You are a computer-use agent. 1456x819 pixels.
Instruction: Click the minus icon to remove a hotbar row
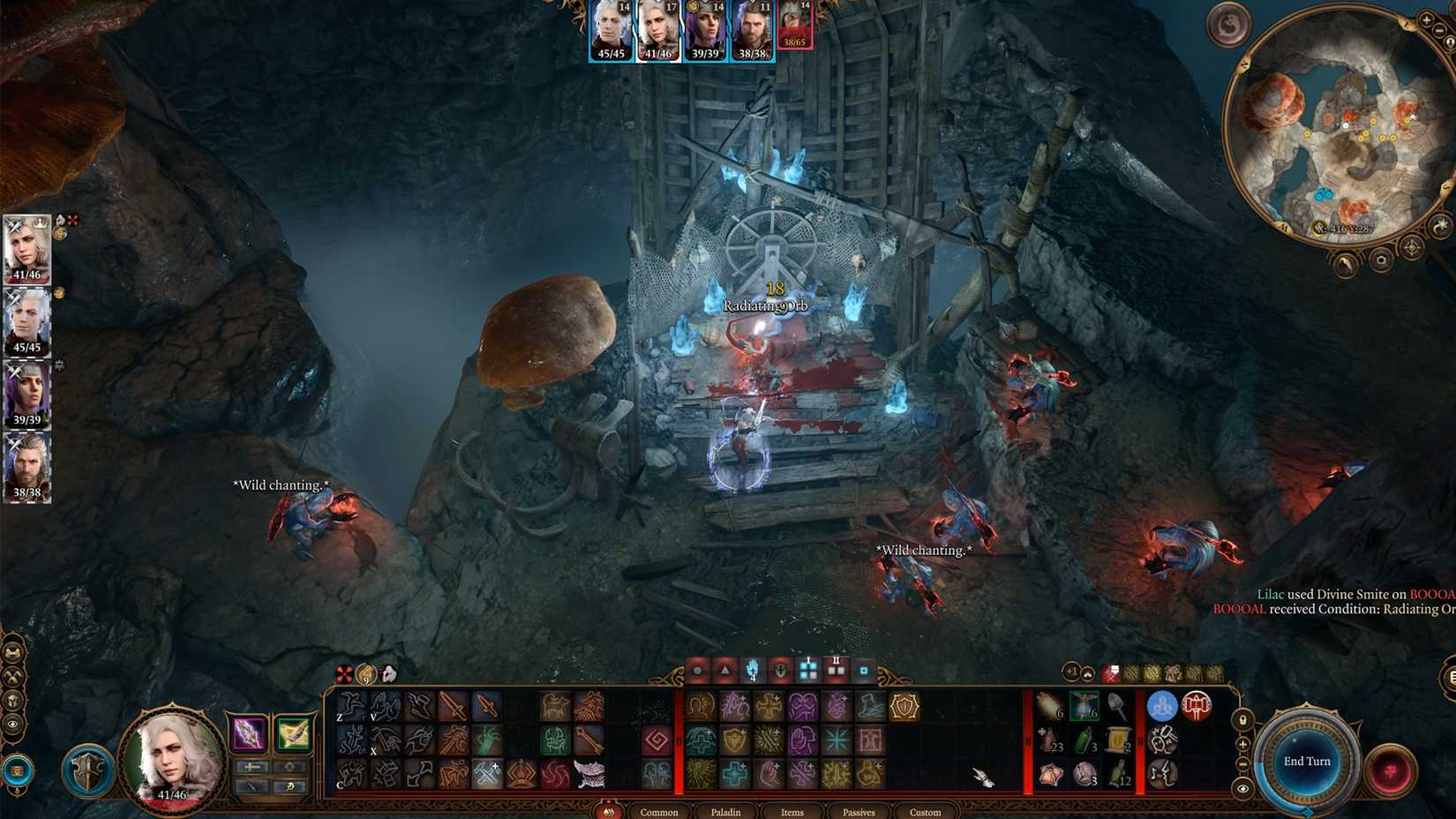click(1242, 763)
